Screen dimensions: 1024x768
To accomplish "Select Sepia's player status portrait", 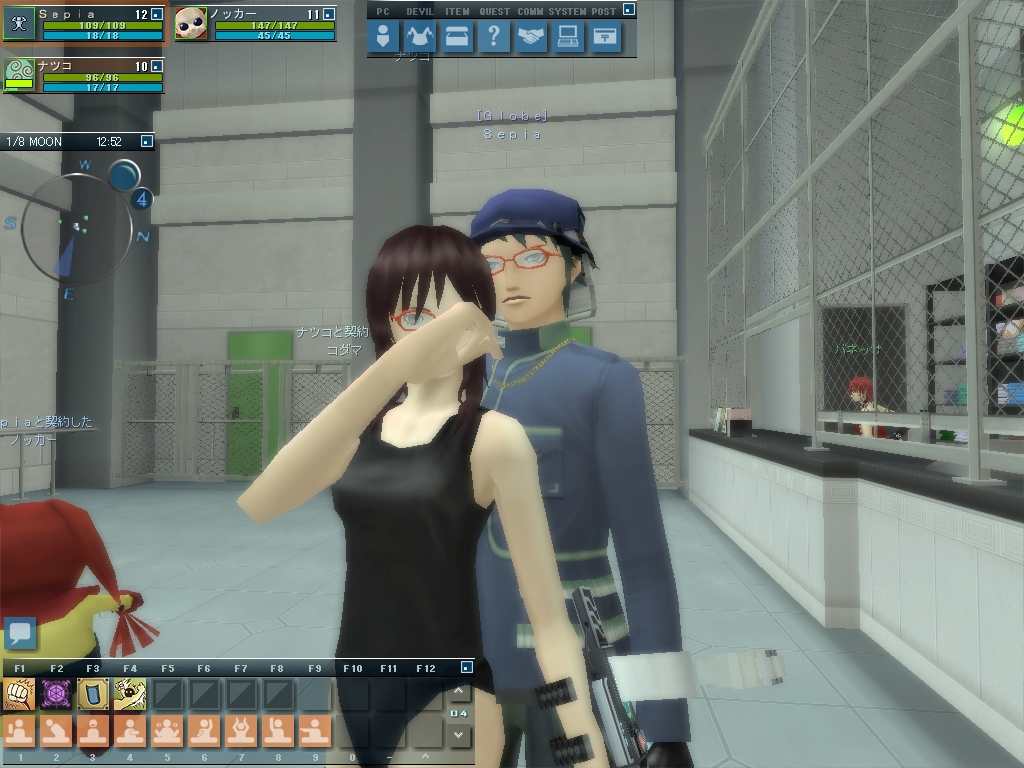I will [19, 23].
